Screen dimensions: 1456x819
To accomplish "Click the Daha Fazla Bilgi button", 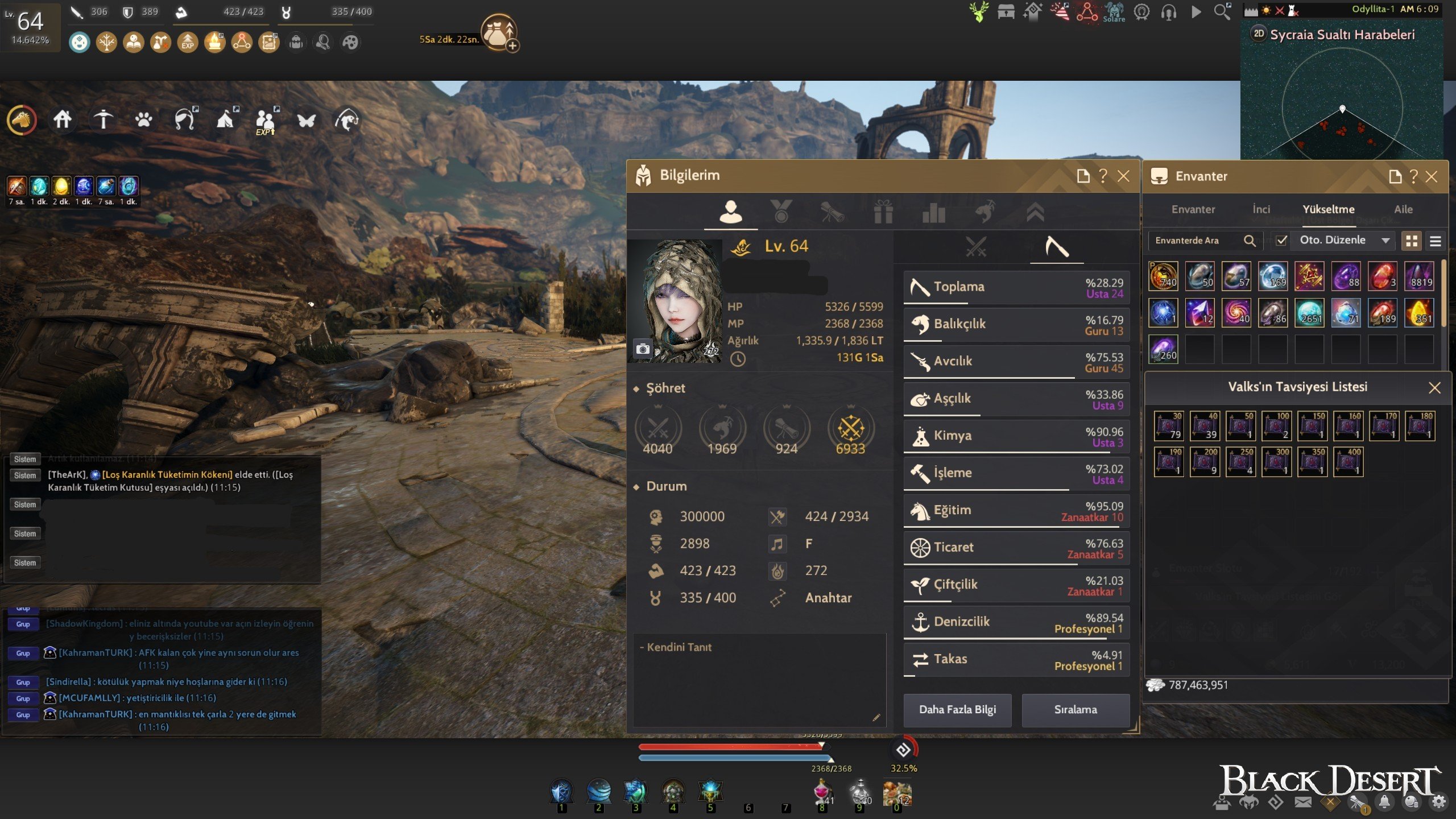I will point(957,710).
